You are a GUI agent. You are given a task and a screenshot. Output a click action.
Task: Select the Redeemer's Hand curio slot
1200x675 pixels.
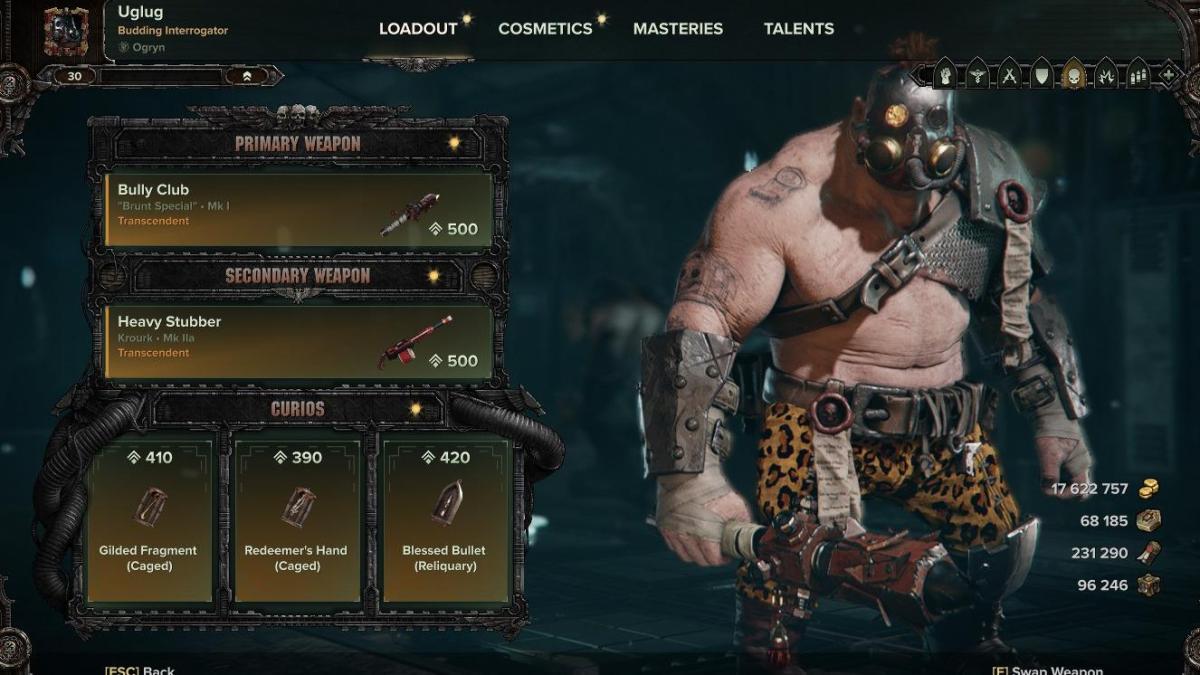[296, 519]
